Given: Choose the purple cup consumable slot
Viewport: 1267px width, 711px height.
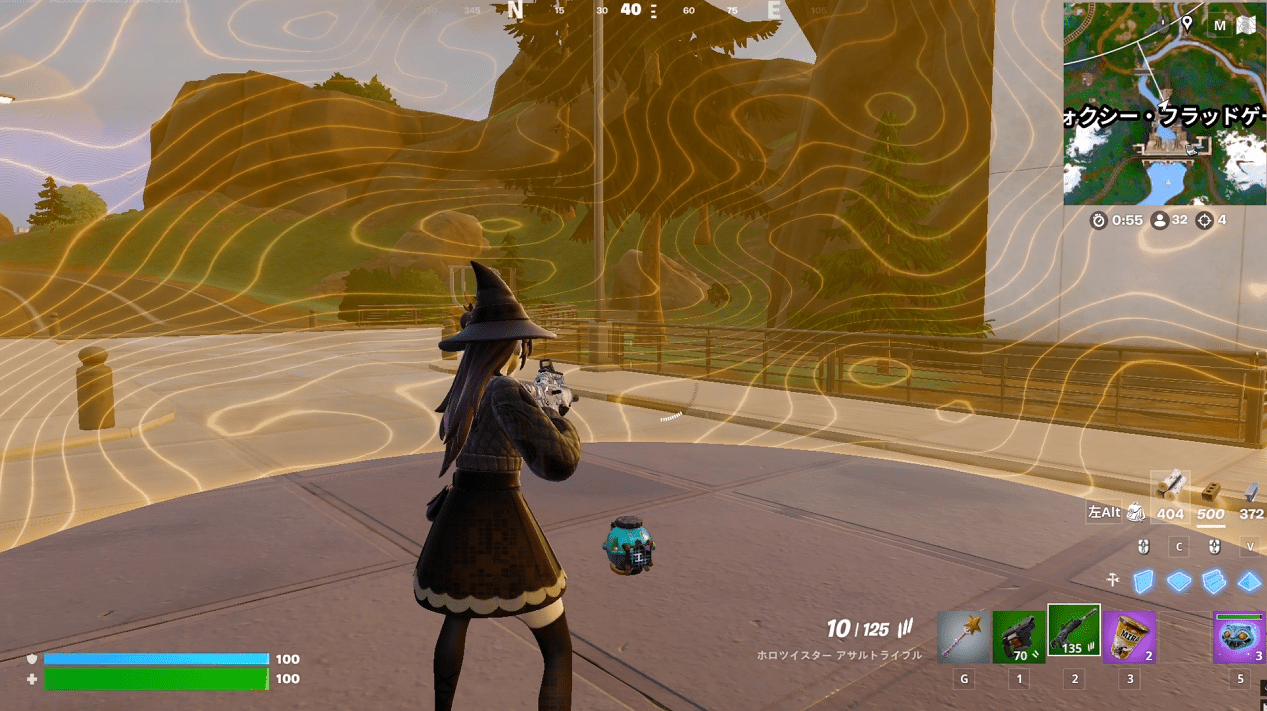Looking at the screenshot, I should (1129, 637).
